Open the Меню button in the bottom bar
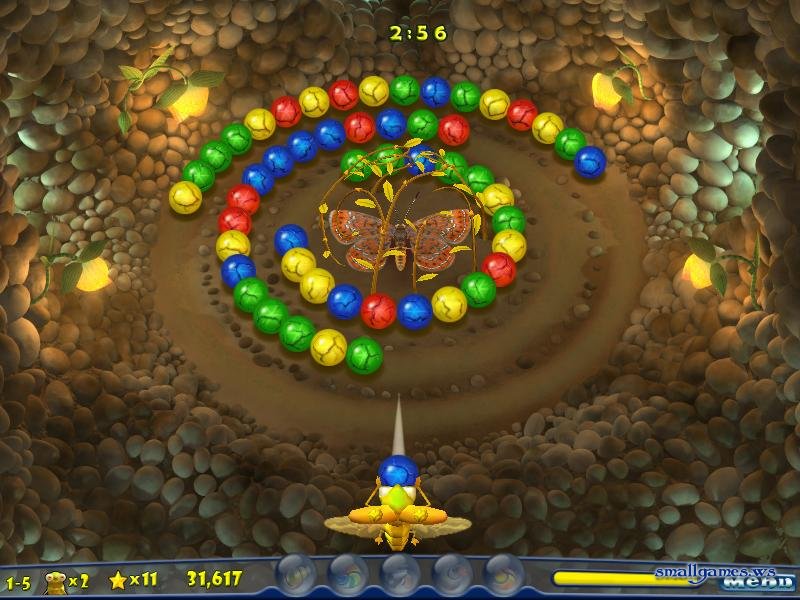This screenshot has height=600, width=800. click(756, 585)
